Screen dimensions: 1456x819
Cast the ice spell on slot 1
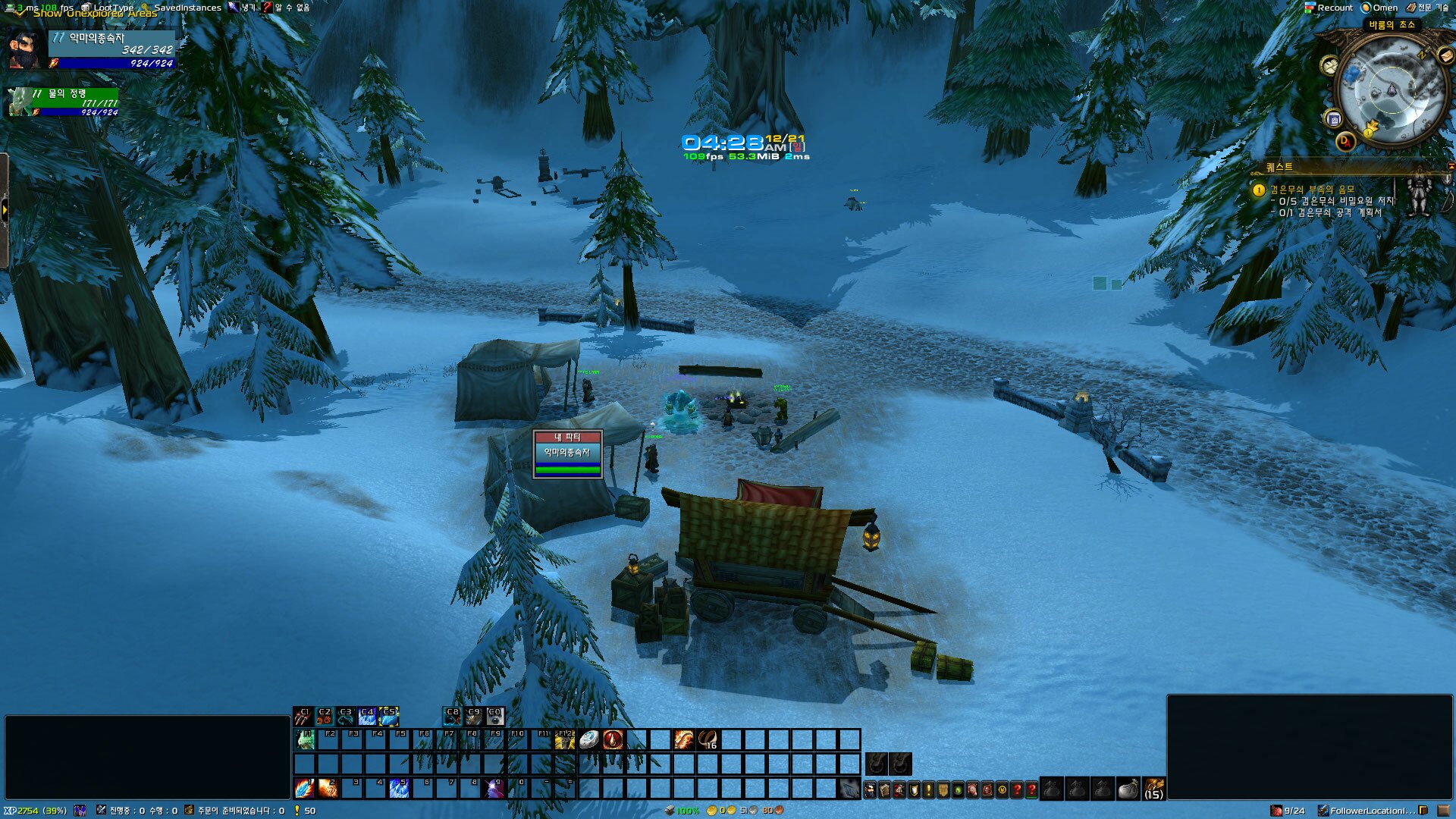click(305, 788)
